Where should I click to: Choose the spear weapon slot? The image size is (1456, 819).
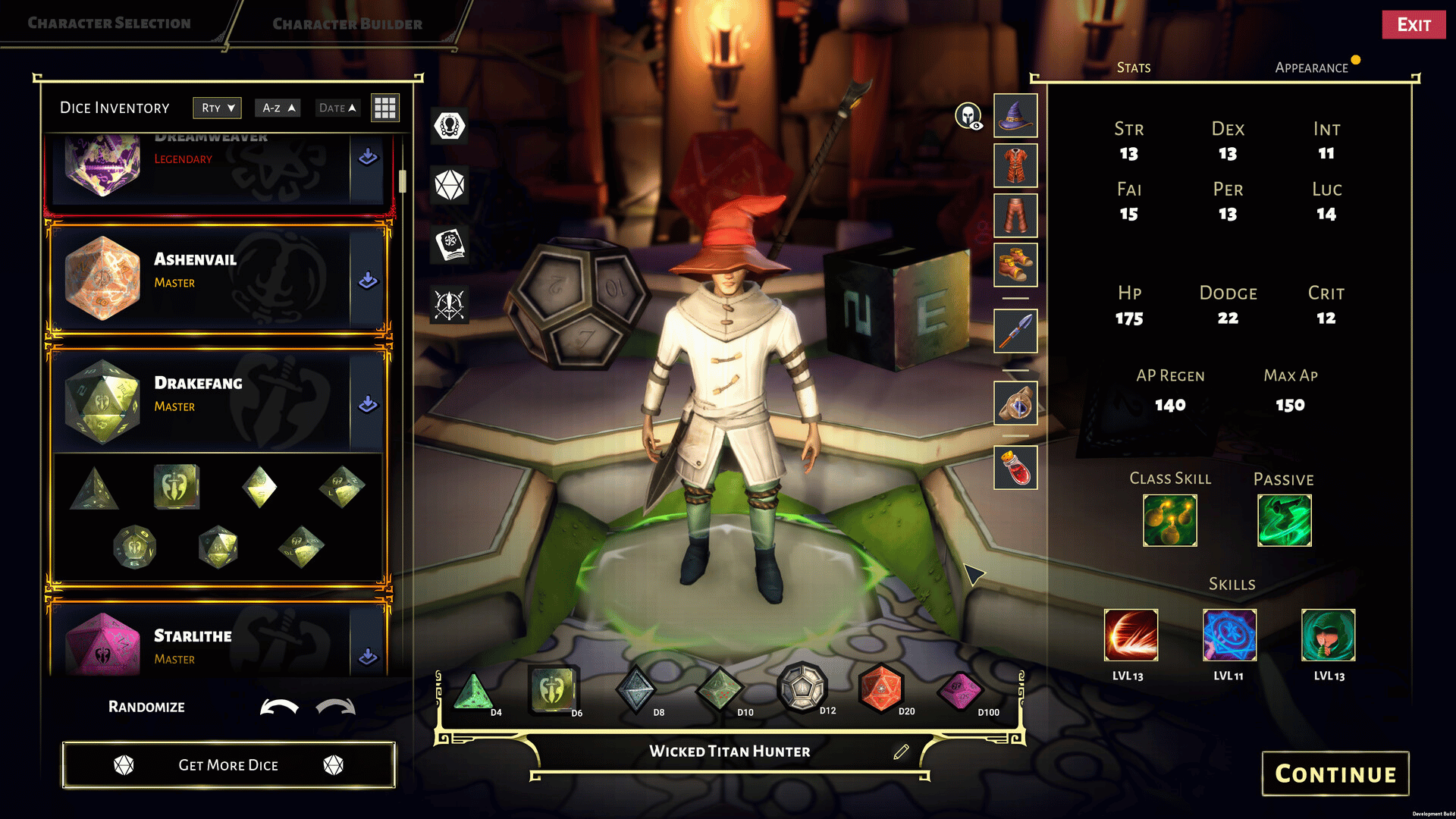pyautogui.click(x=1015, y=331)
